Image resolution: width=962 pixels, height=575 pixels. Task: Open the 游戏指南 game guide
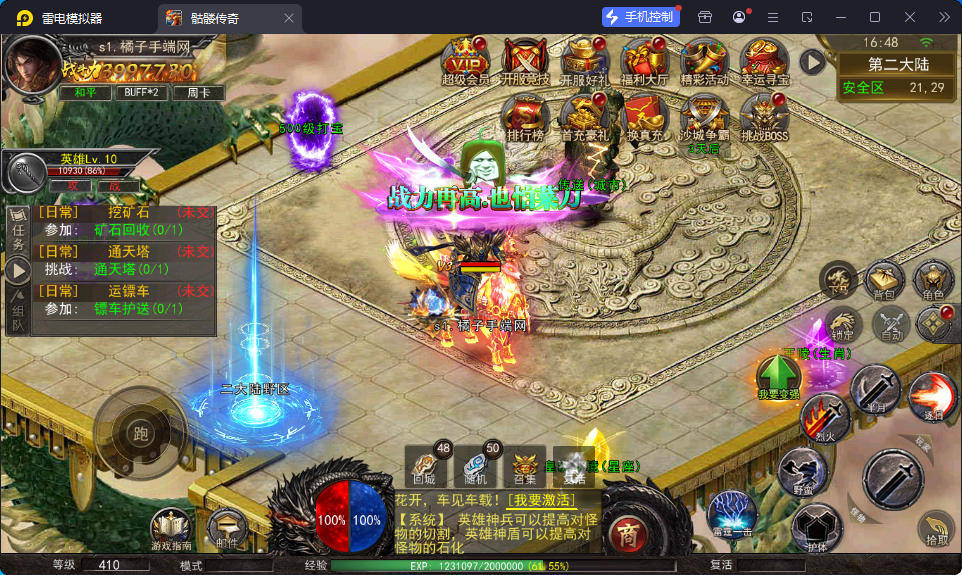click(172, 529)
